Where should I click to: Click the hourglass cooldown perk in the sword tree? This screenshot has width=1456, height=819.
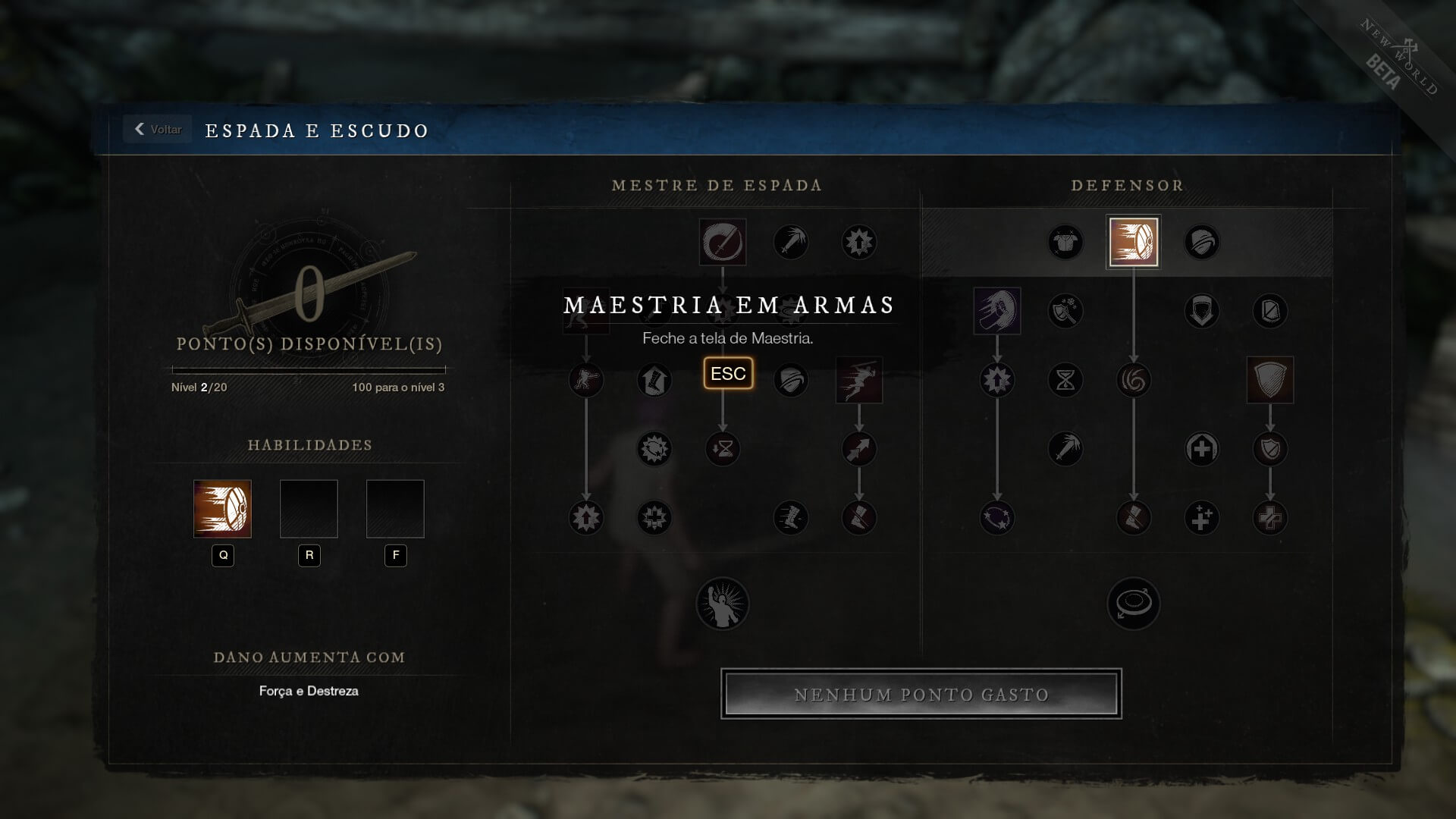click(x=723, y=449)
